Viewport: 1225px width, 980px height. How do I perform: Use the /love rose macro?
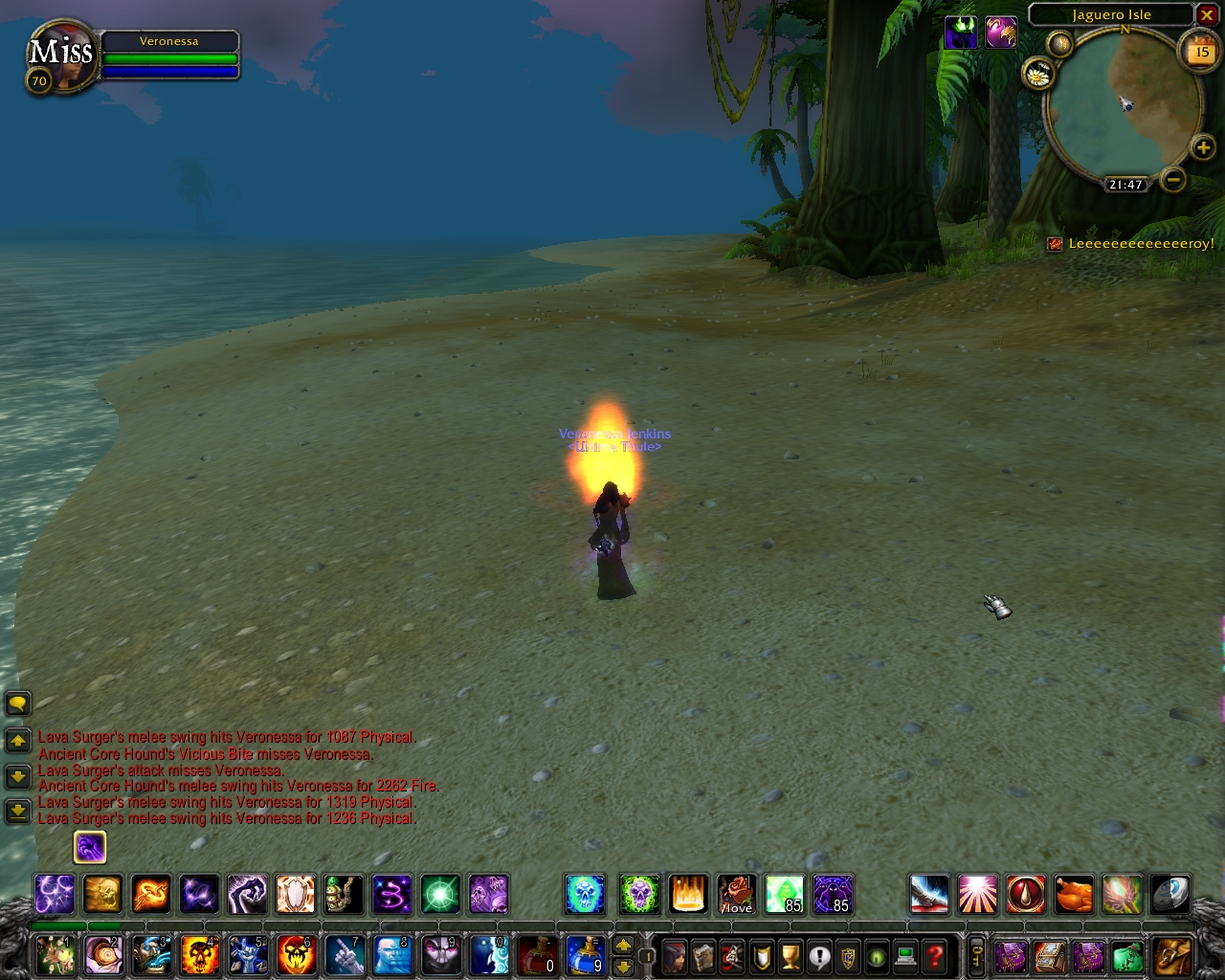tap(736, 895)
